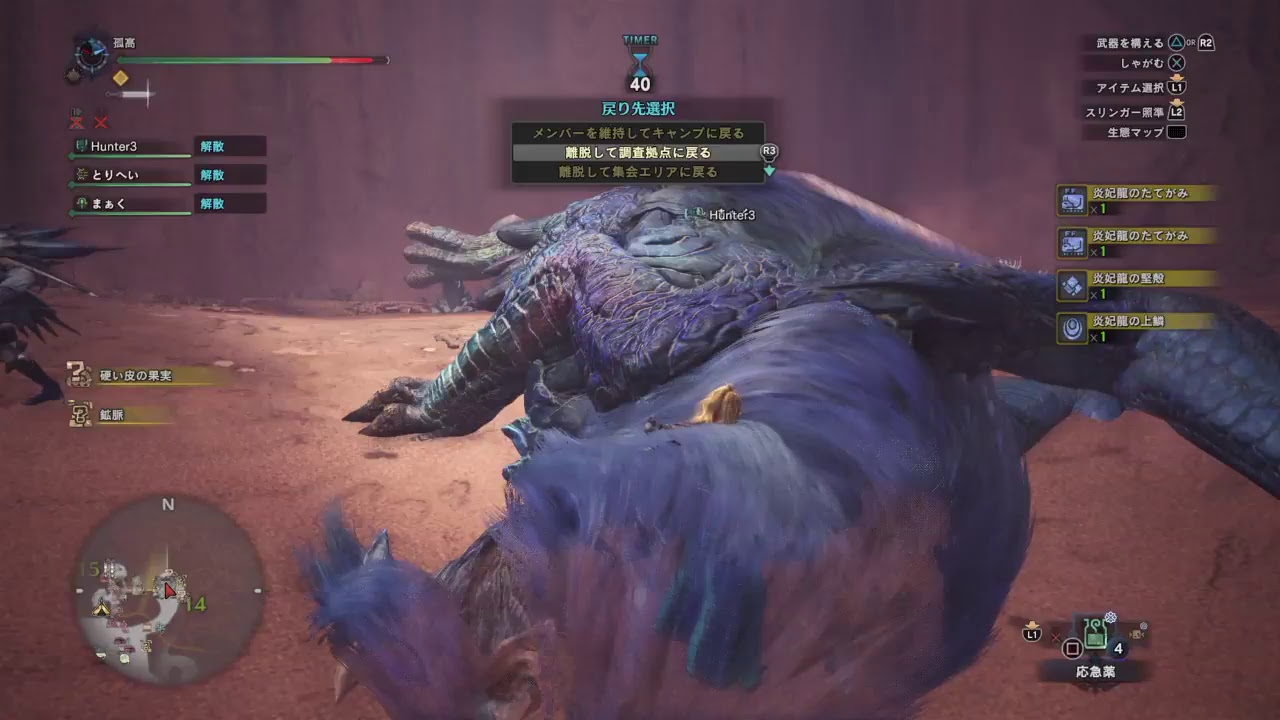Click the weapon icon beside Hunter3's name
1280x720 pixels.
[80, 146]
